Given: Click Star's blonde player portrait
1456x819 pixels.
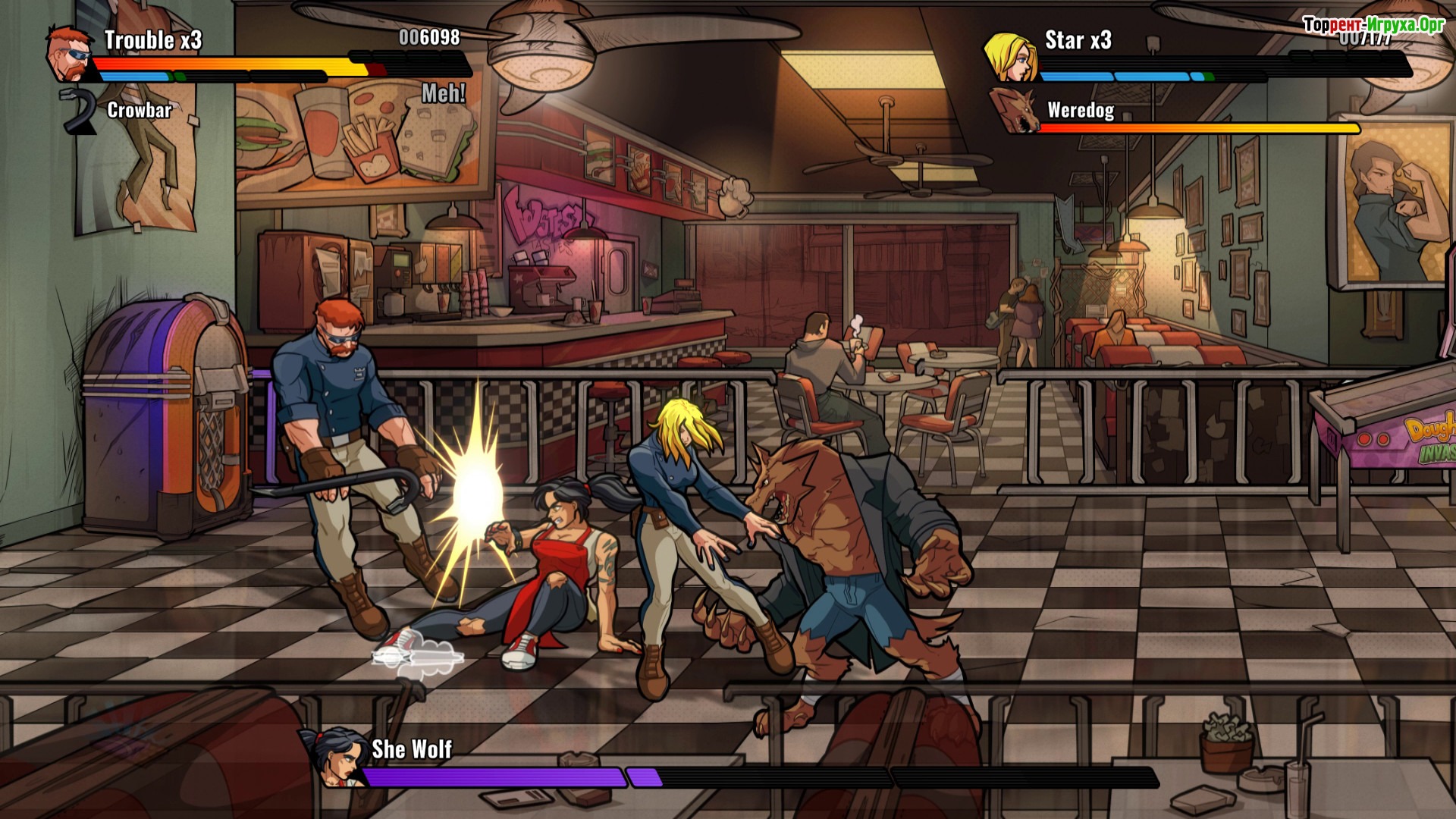Looking at the screenshot, I should point(1010,56).
